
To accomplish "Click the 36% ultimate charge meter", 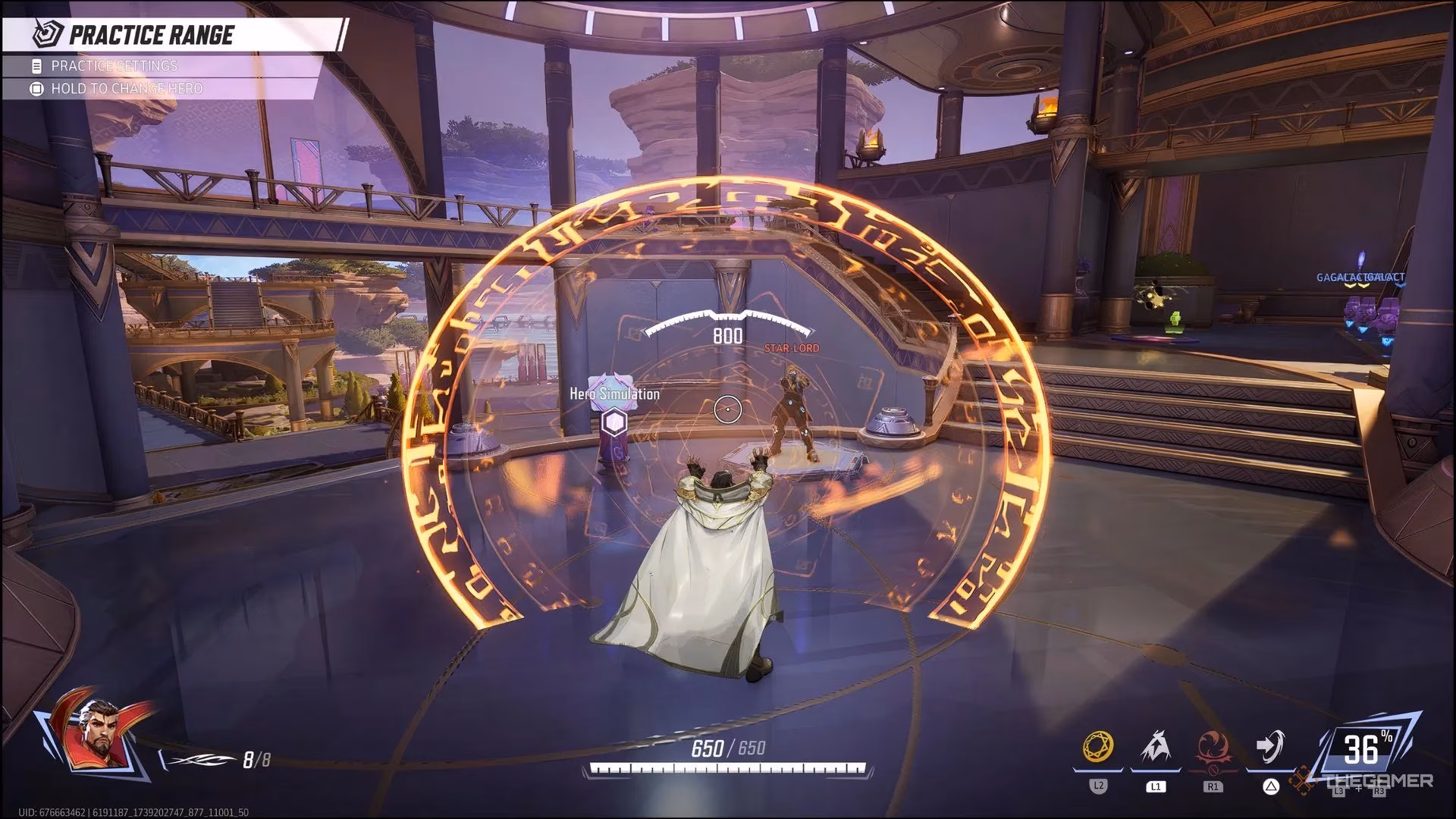I will (x=1361, y=749).
